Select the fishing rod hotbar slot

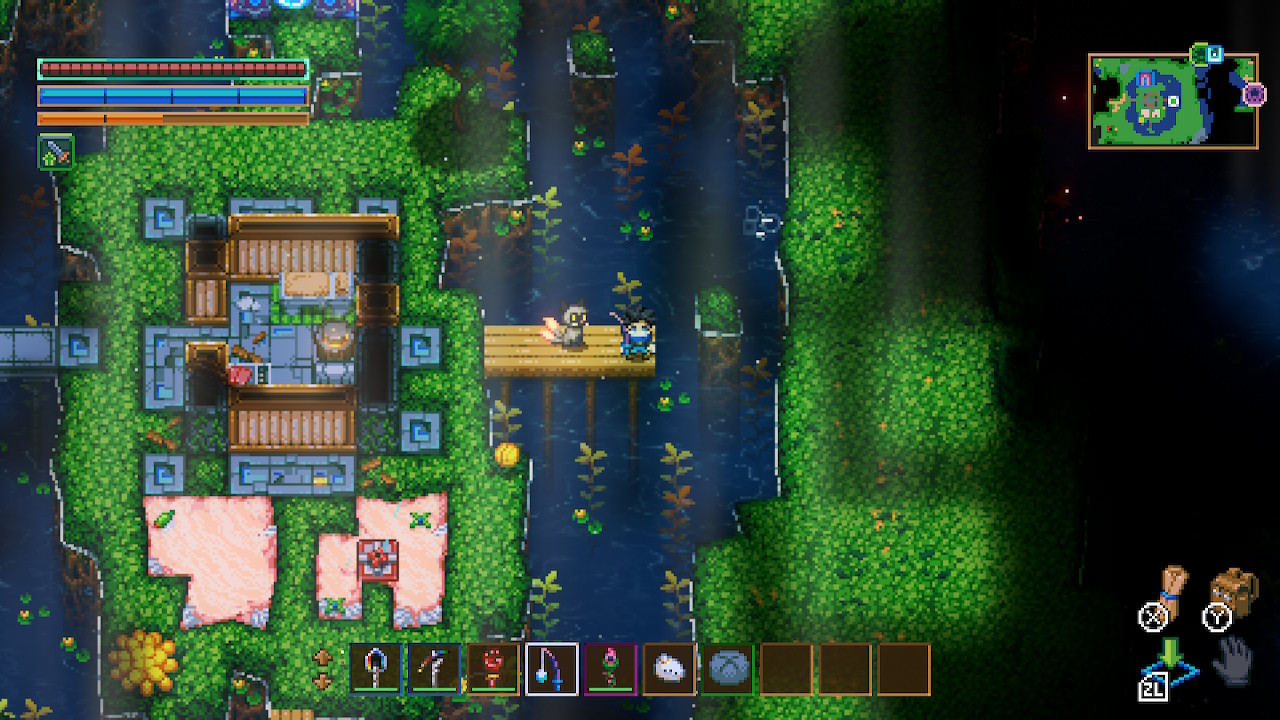[551, 668]
